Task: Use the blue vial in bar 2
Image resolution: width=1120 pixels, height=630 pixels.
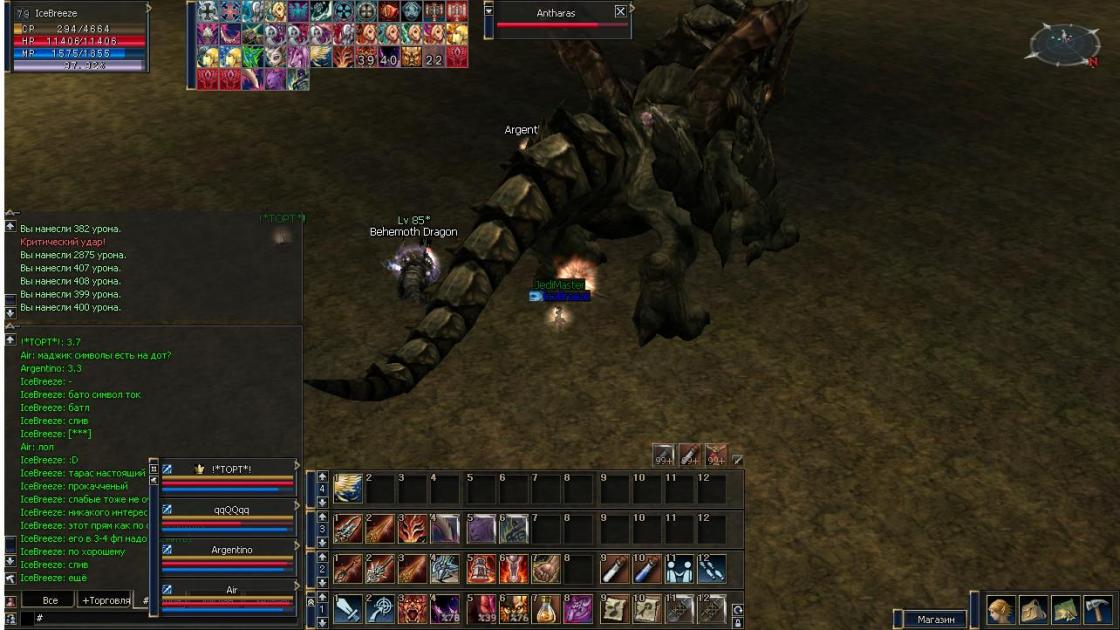Action: (x=646, y=569)
